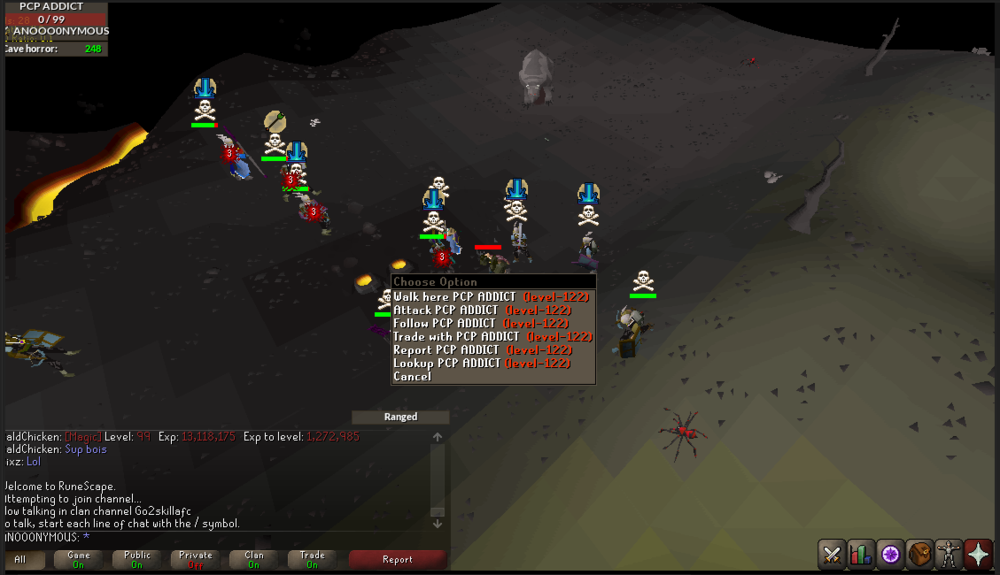This screenshot has width=1000, height=575.
Task: Open the backpack inventory tab
Action: (x=919, y=553)
